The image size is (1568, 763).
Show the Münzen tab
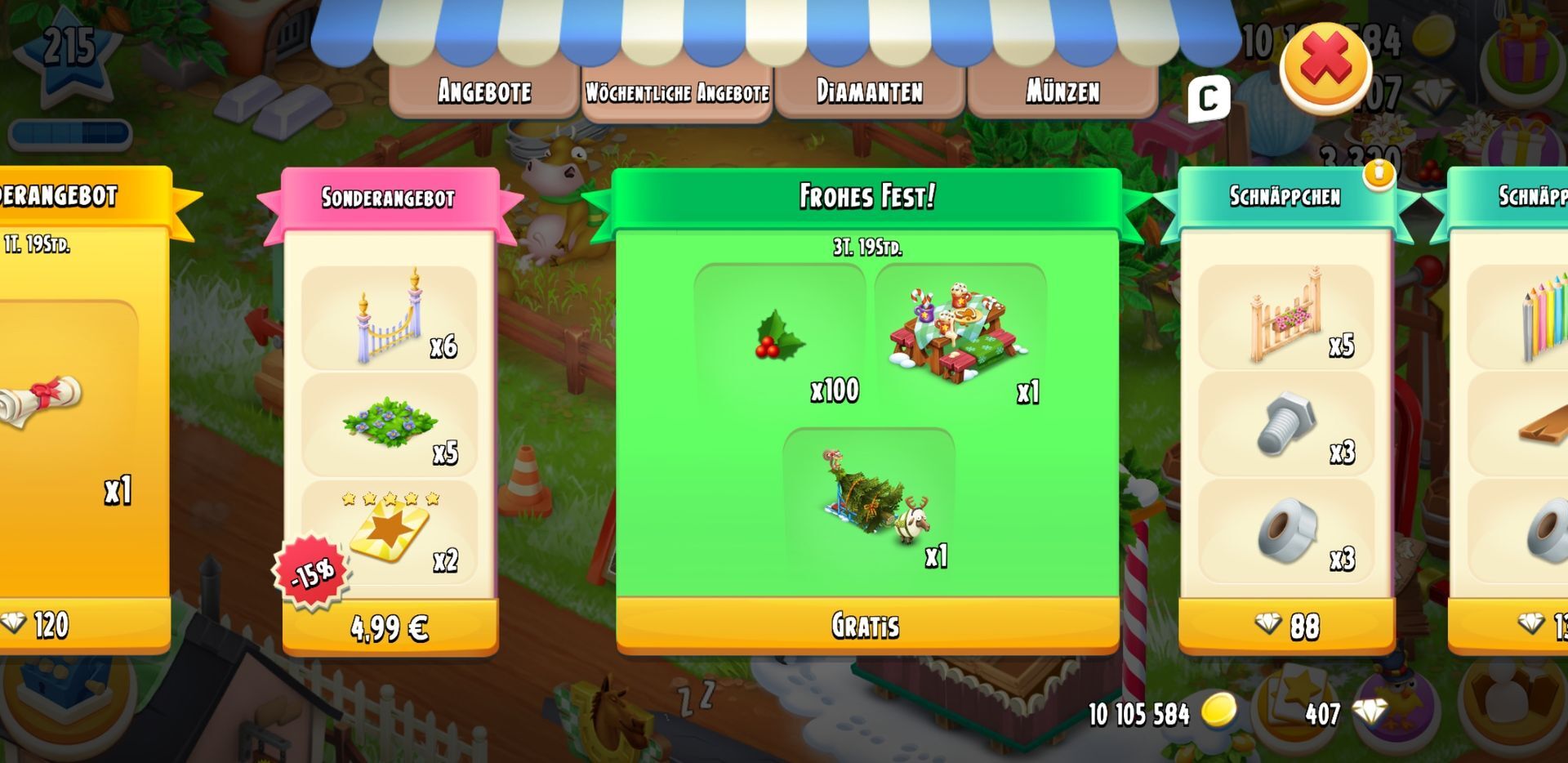[1062, 91]
